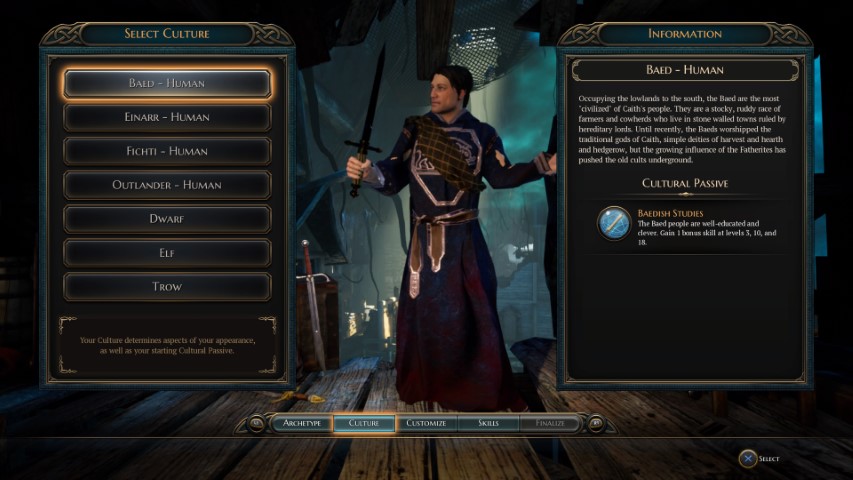This screenshot has width=853, height=480.
Task: Select the Outlander - Human culture
Action: [x=167, y=185]
